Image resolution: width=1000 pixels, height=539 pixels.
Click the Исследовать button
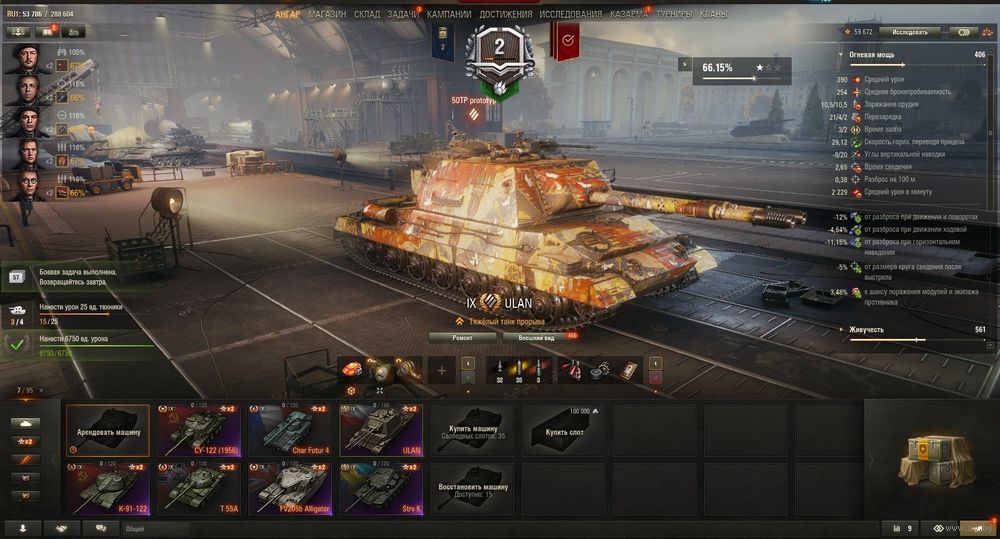(909, 32)
